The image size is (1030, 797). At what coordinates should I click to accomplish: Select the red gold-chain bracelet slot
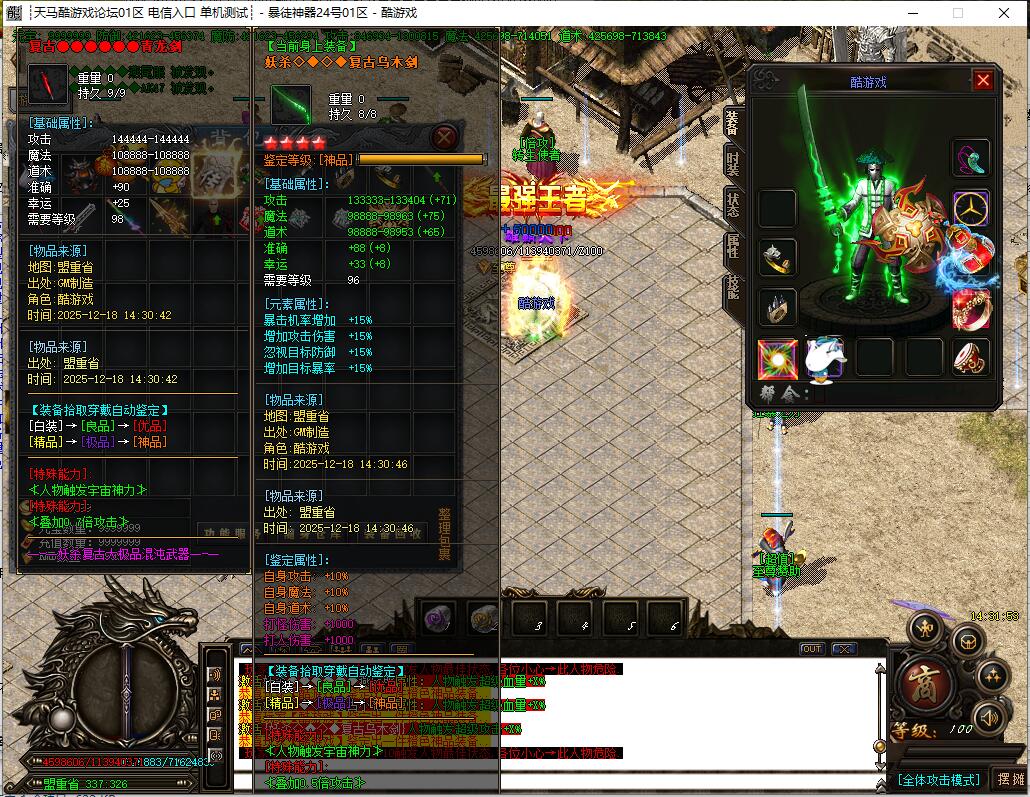pos(971,309)
